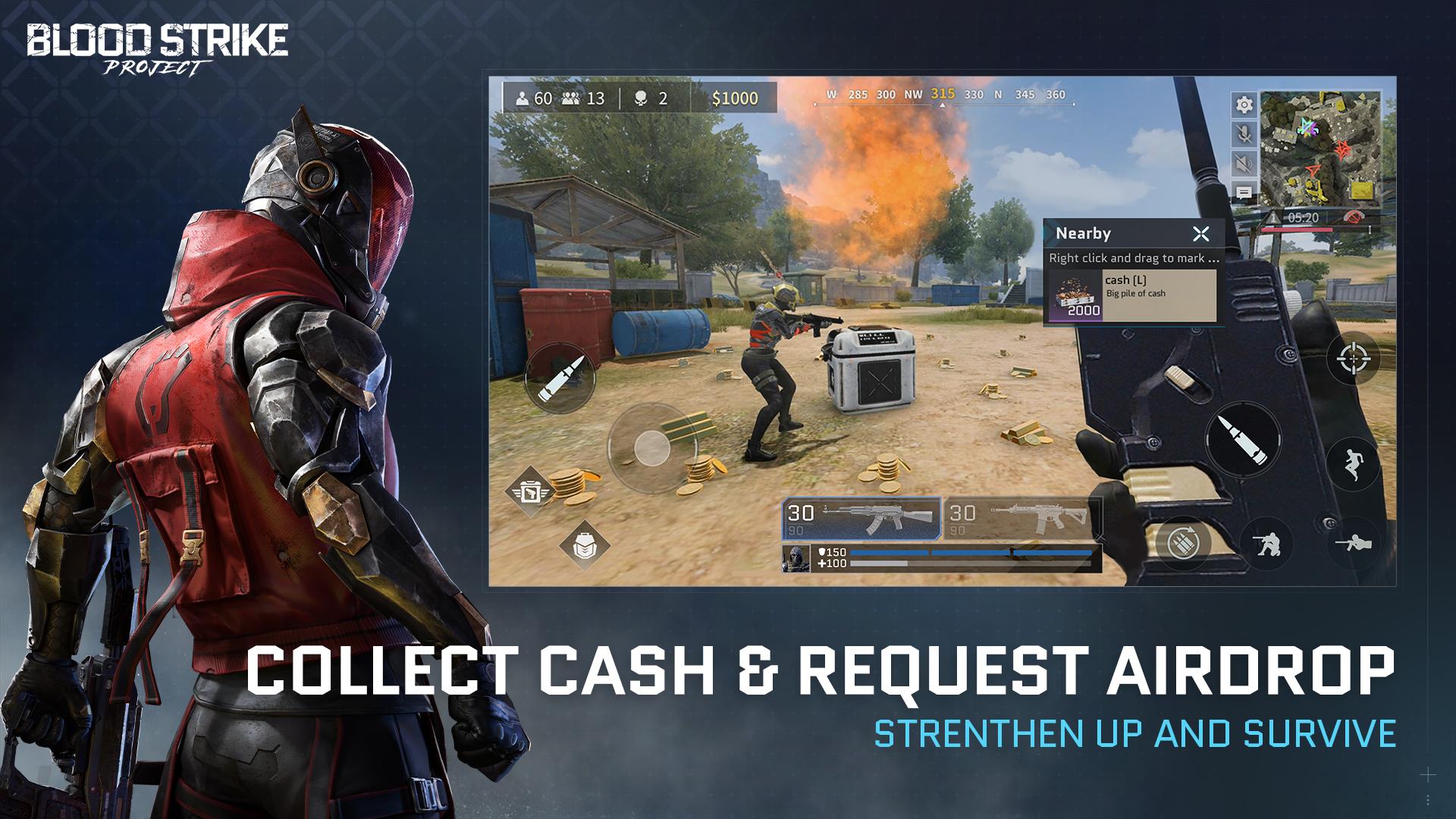
Task: Click the player avatar portrait
Action: [796, 559]
